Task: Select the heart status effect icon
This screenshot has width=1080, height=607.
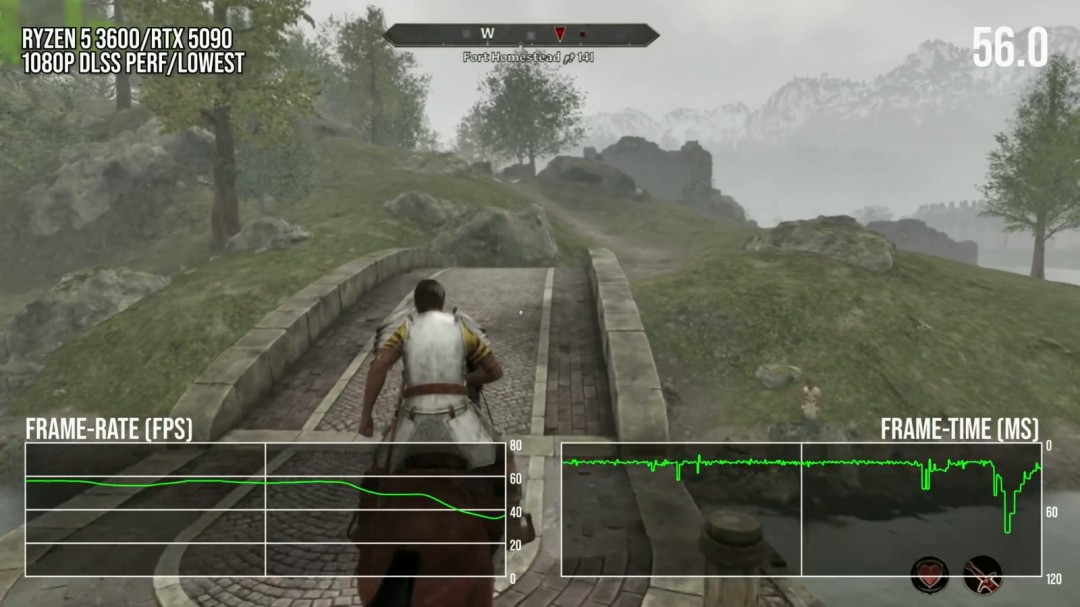Action: click(929, 577)
